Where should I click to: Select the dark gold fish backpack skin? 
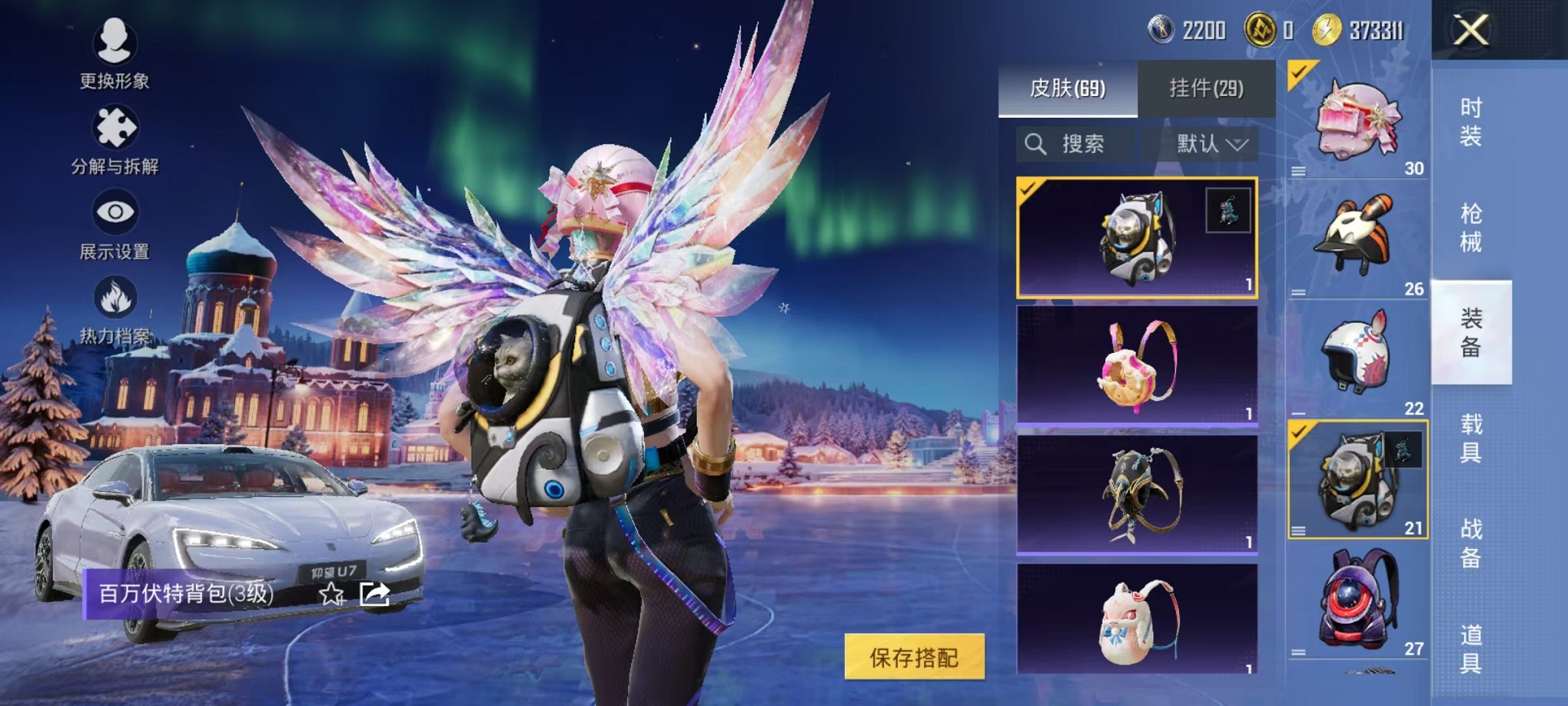pos(1137,494)
